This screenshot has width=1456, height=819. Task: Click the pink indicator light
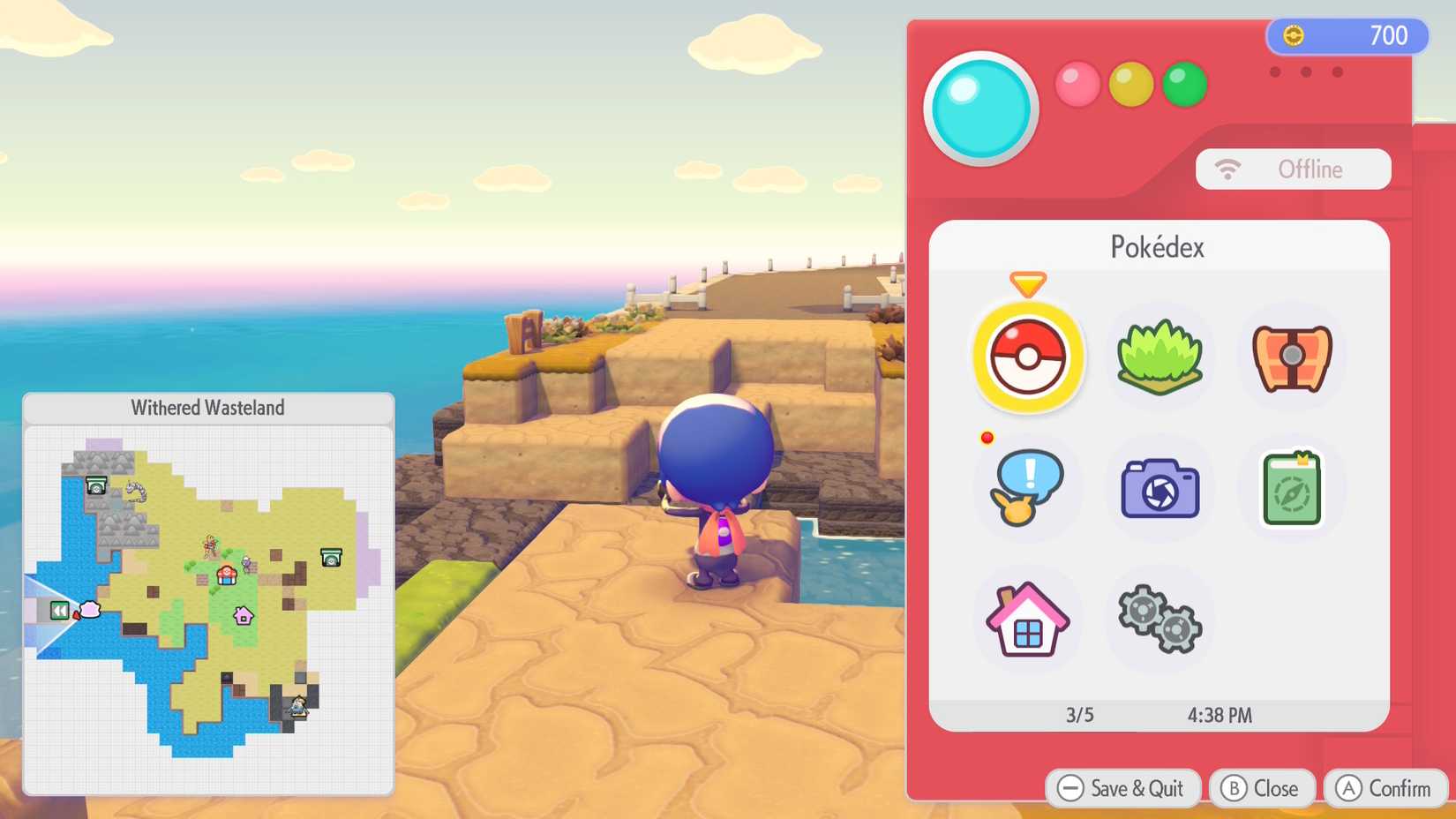pyautogui.click(x=1078, y=85)
